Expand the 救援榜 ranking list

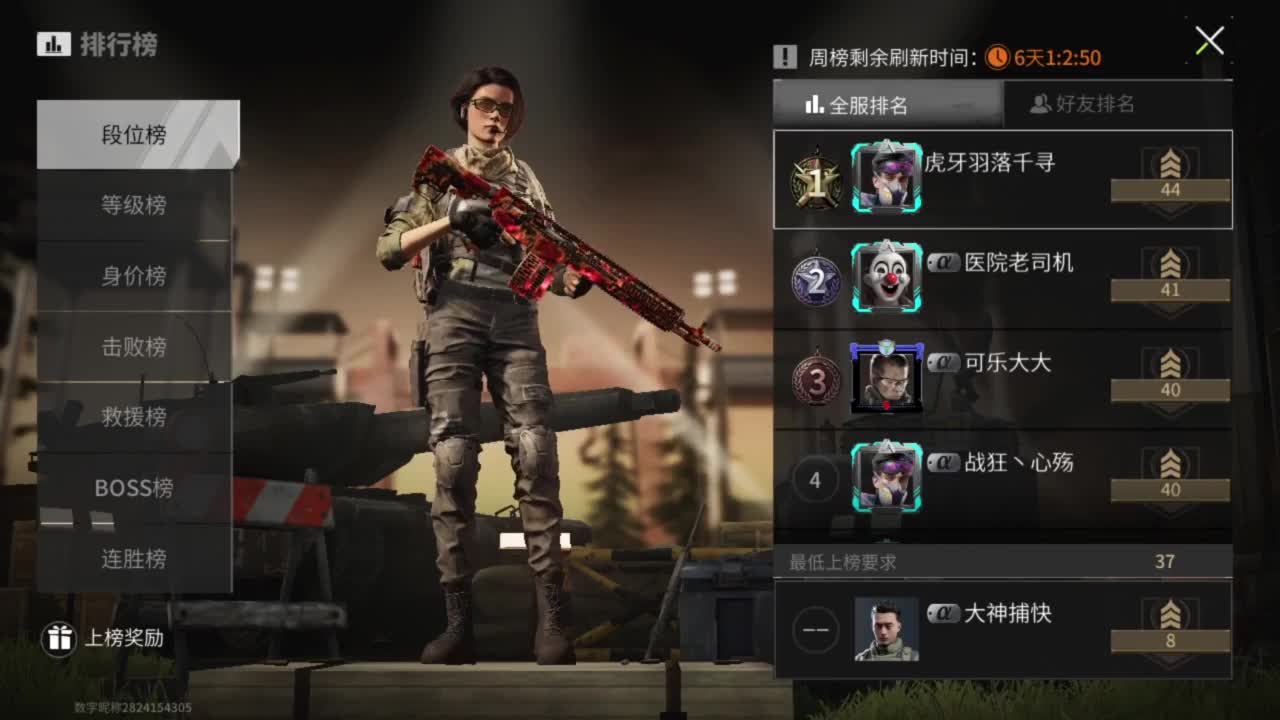pos(136,418)
